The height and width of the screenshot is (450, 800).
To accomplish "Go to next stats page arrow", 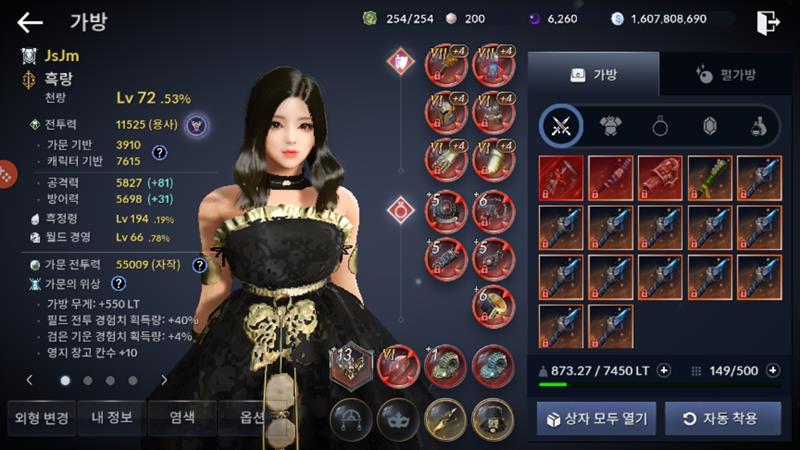I will [x=164, y=380].
